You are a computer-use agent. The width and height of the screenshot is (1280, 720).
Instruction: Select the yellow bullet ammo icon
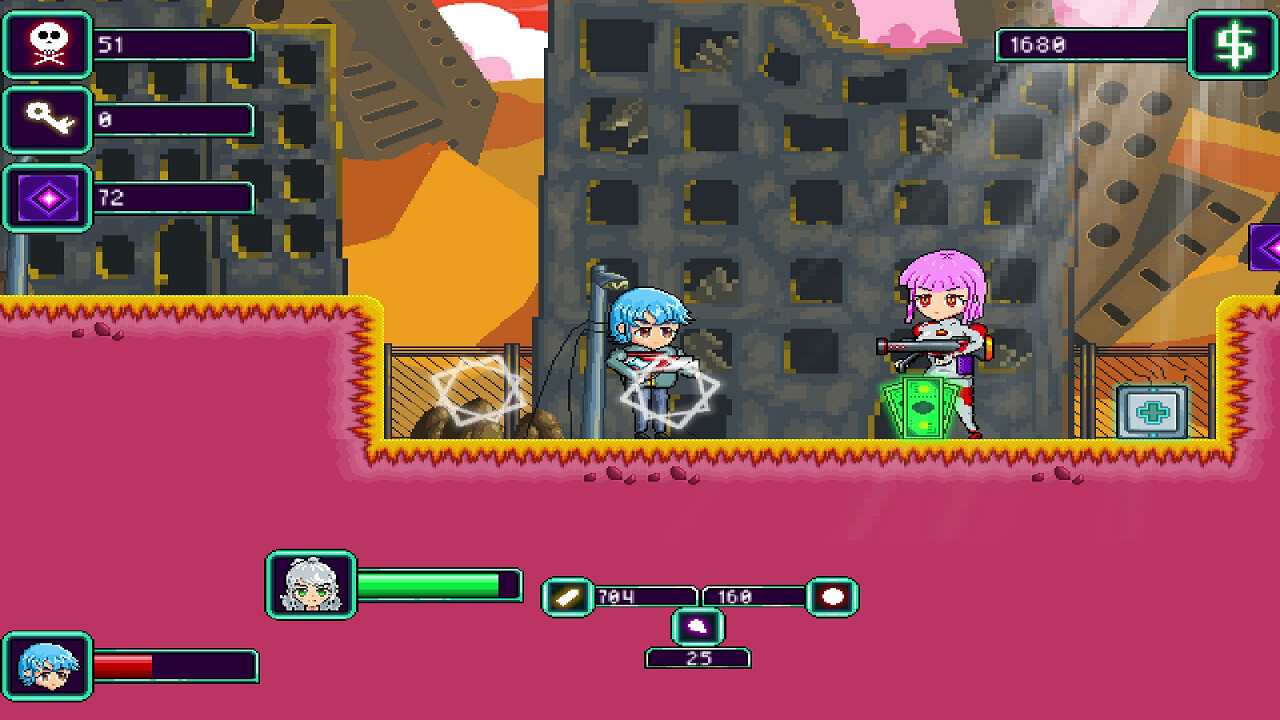coord(566,594)
